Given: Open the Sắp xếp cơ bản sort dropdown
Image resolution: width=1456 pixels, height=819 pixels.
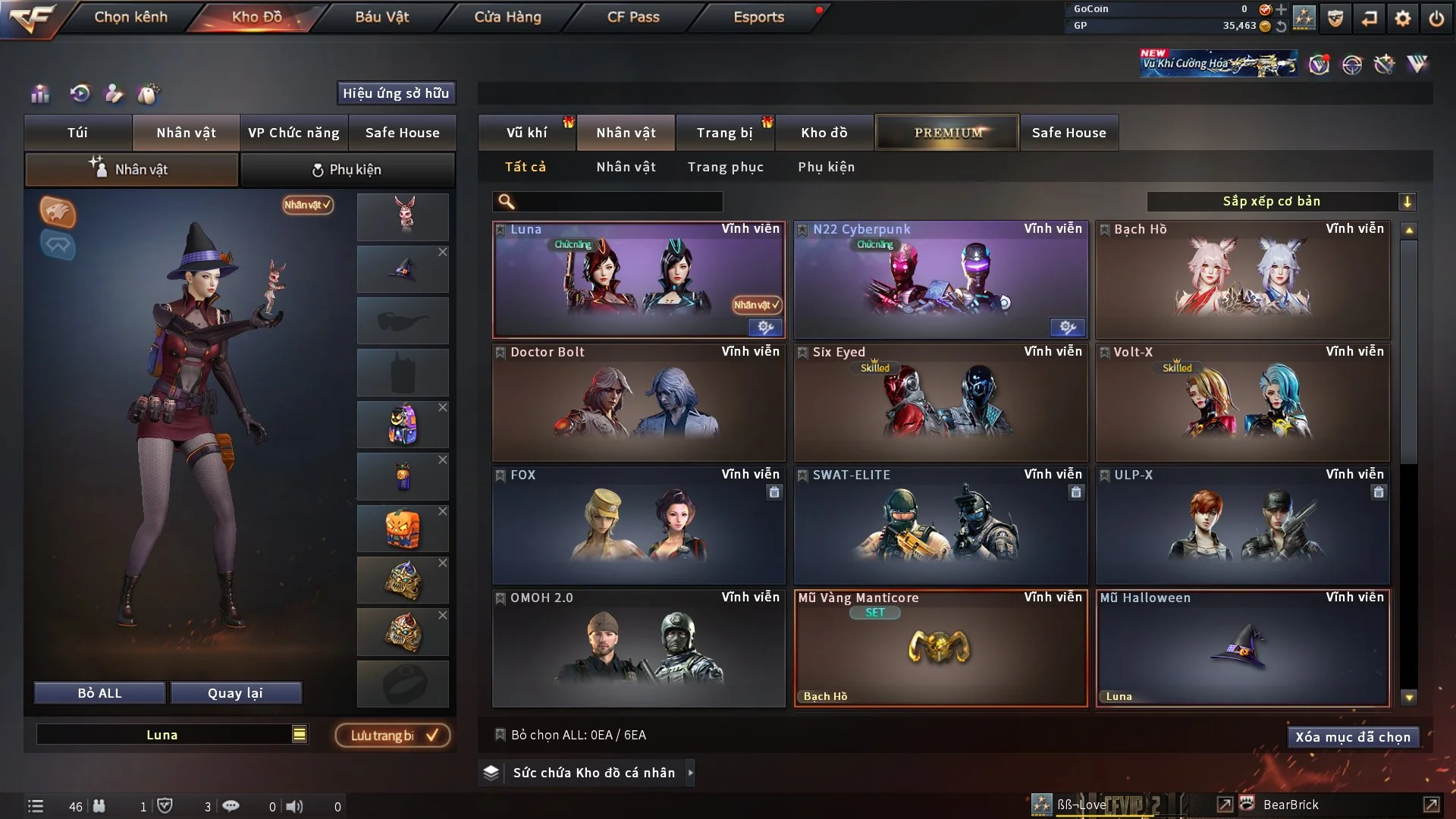Looking at the screenshot, I should pos(1280,202).
